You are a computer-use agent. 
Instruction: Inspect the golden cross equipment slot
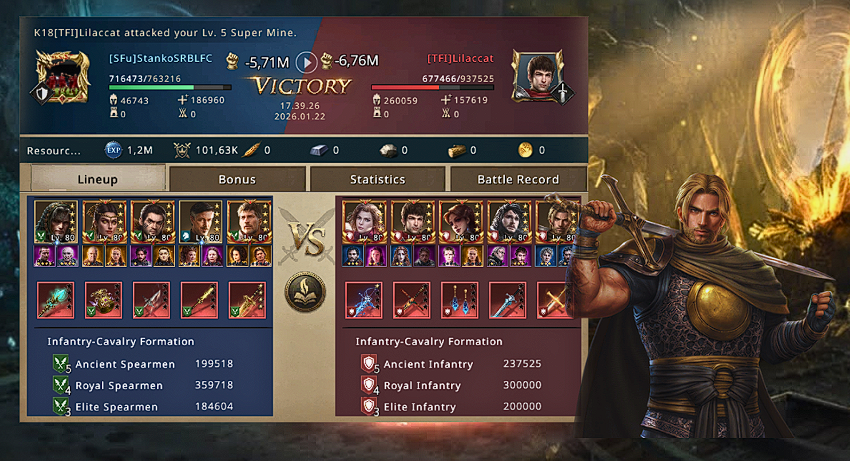click(x=553, y=300)
